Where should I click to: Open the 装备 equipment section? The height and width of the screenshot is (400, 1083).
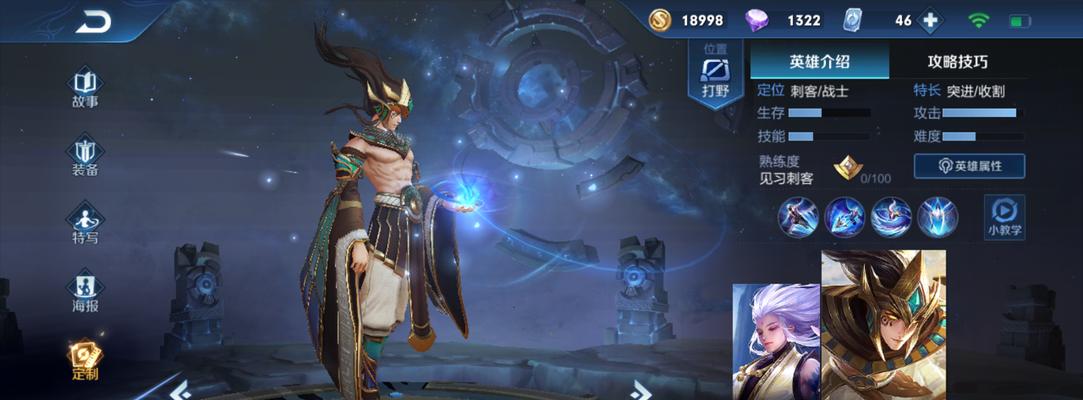tap(85, 154)
